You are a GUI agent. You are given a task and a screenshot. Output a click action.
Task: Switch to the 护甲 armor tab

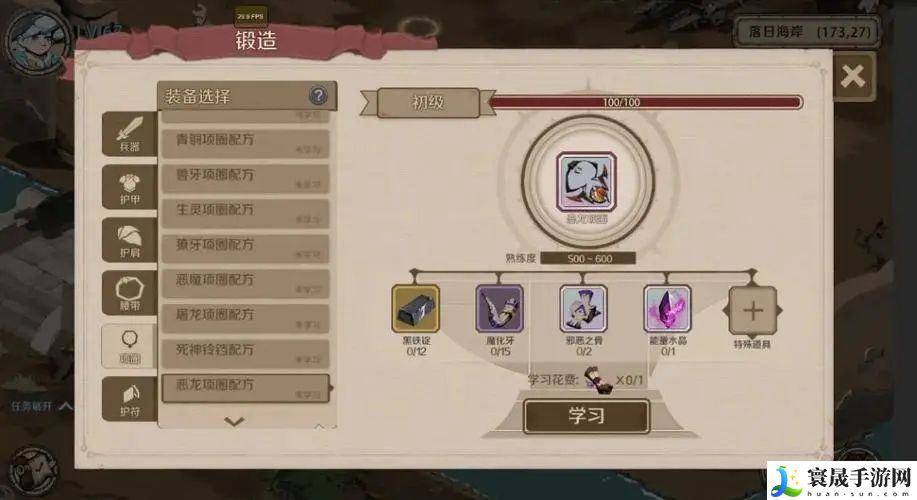130,187
